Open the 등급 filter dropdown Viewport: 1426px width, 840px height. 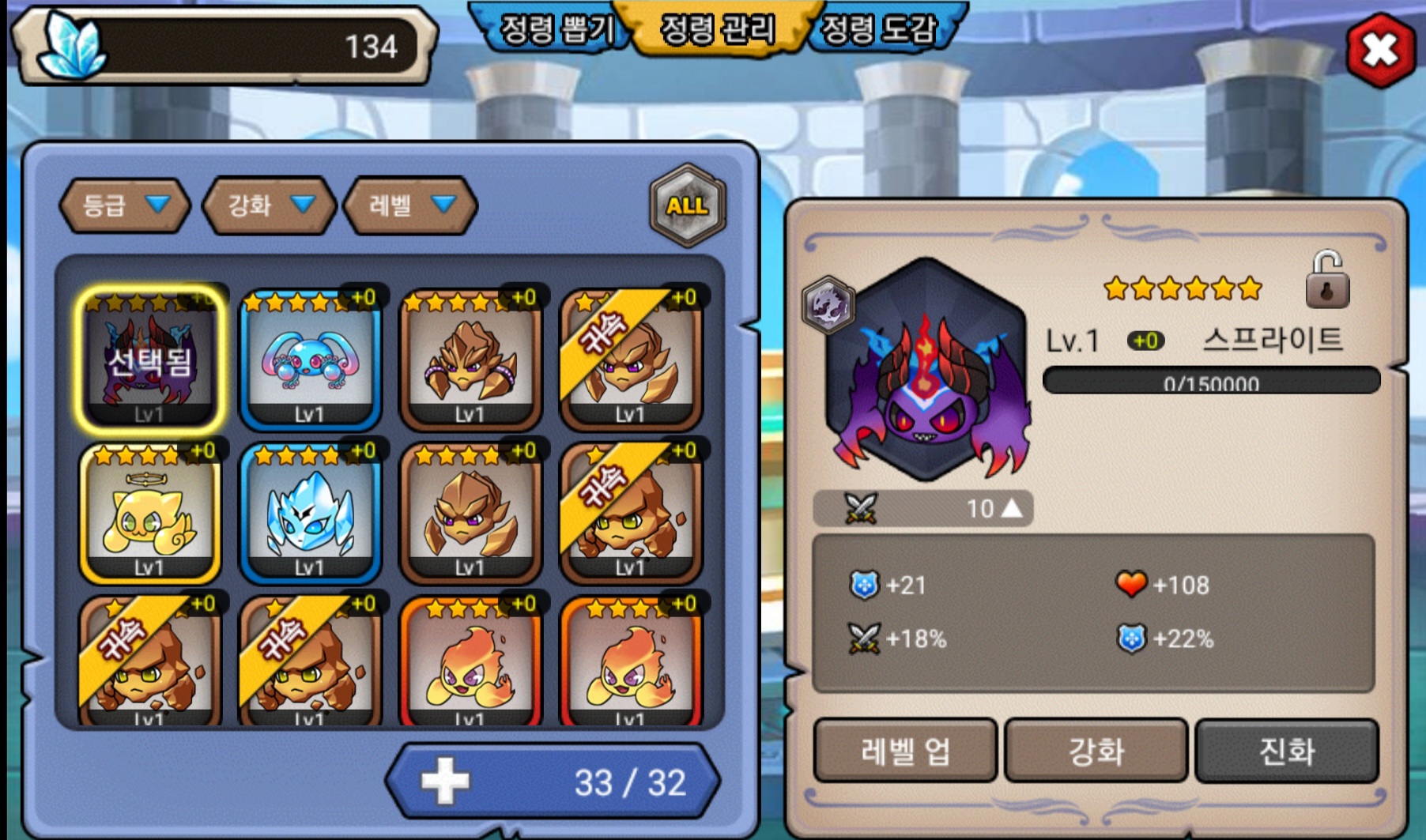(x=125, y=205)
